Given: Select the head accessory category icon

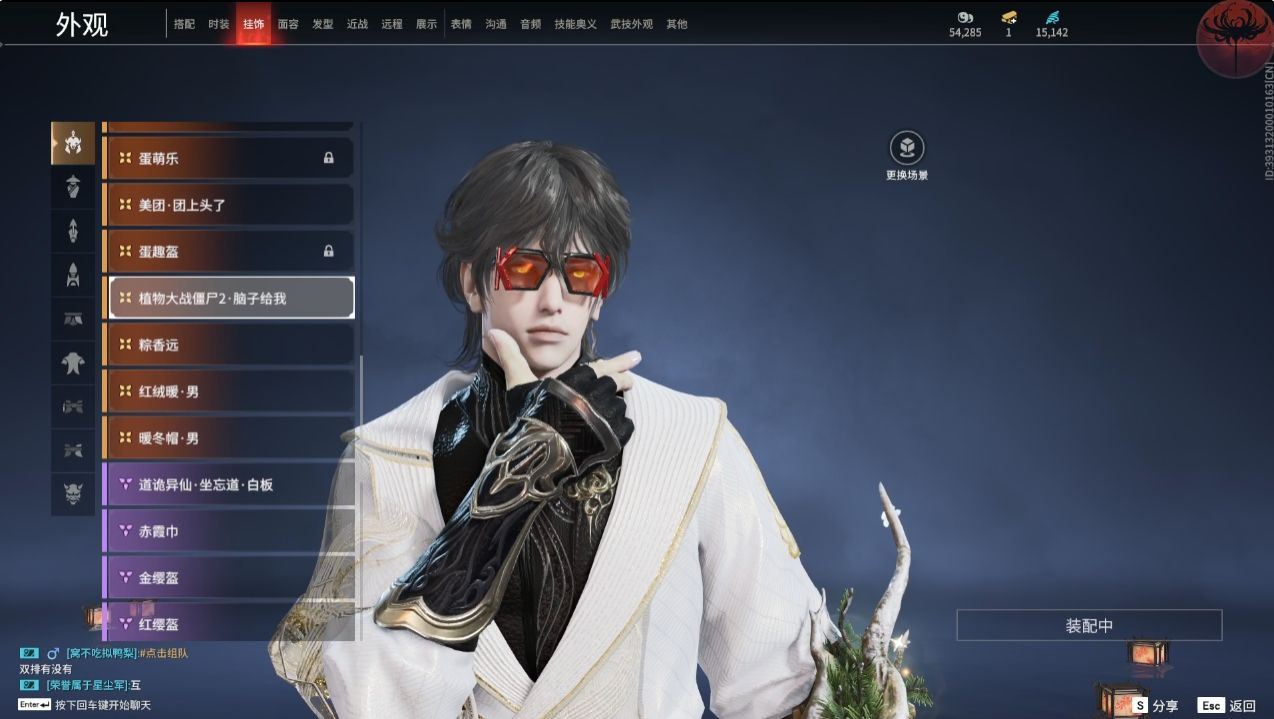Looking at the screenshot, I should [x=73, y=144].
